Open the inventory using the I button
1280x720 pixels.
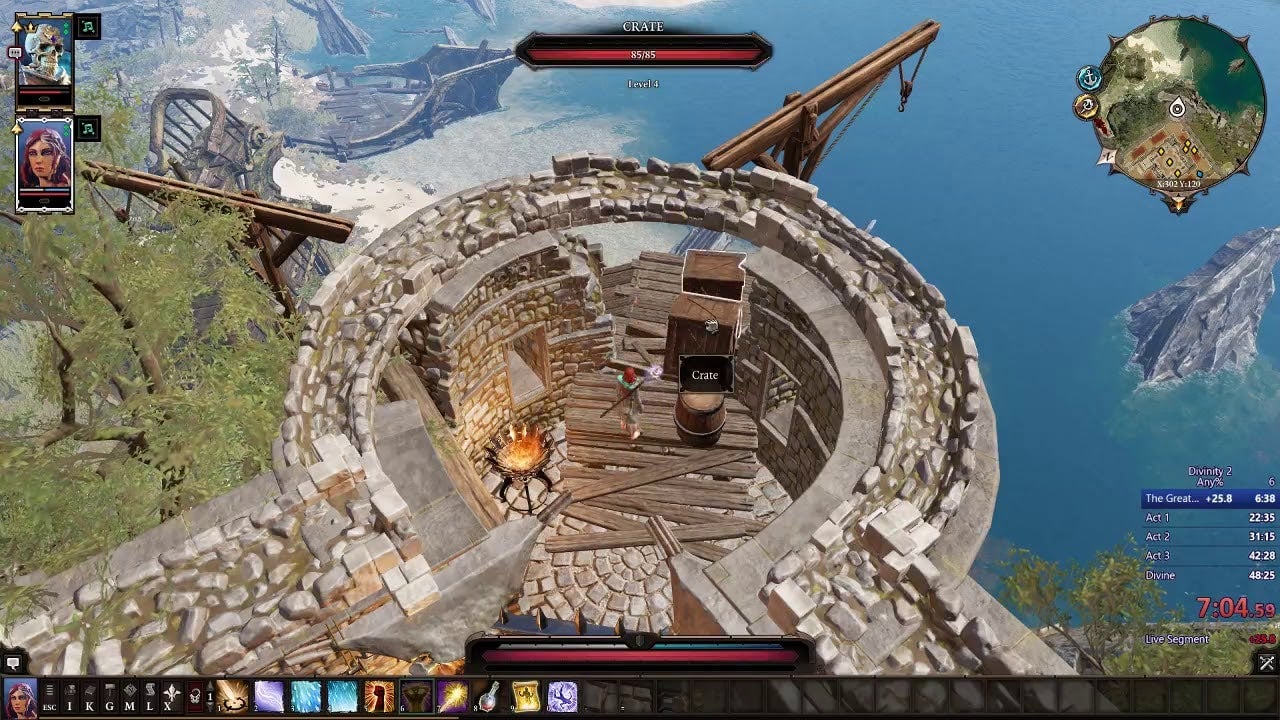pyautogui.click(x=70, y=696)
